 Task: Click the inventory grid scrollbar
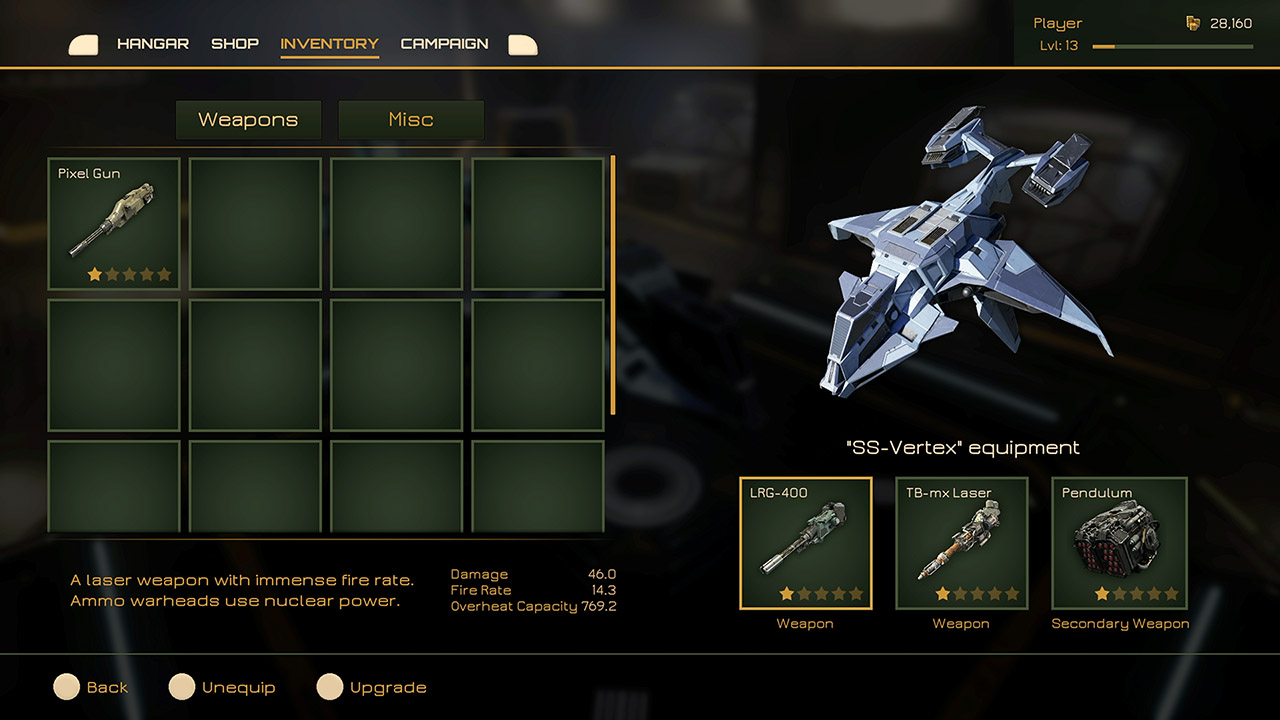(612, 290)
